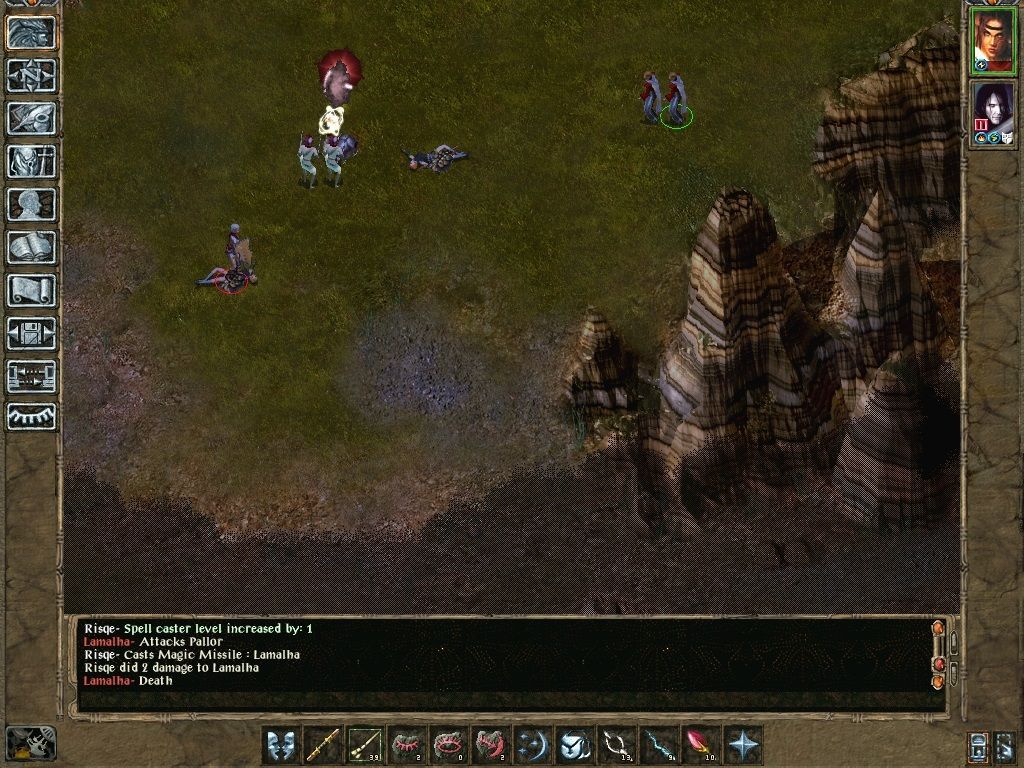The height and width of the screenshot is (768, 1024).
Task: Open the mage spellbook button
Action: click(x=32, y=247)
